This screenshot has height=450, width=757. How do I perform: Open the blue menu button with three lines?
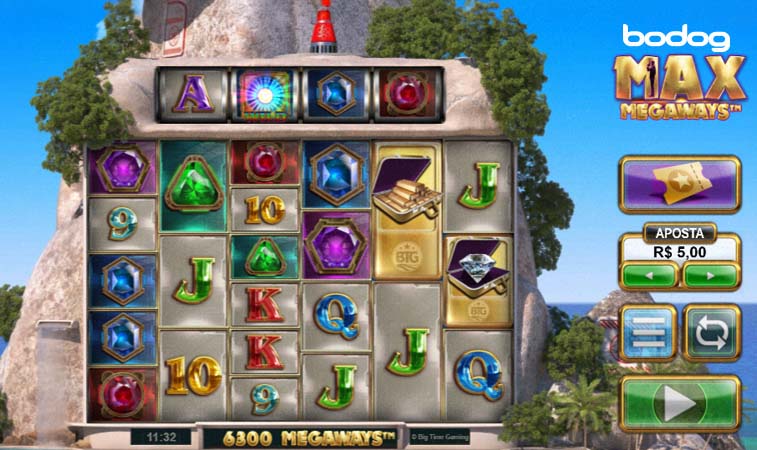649,333
